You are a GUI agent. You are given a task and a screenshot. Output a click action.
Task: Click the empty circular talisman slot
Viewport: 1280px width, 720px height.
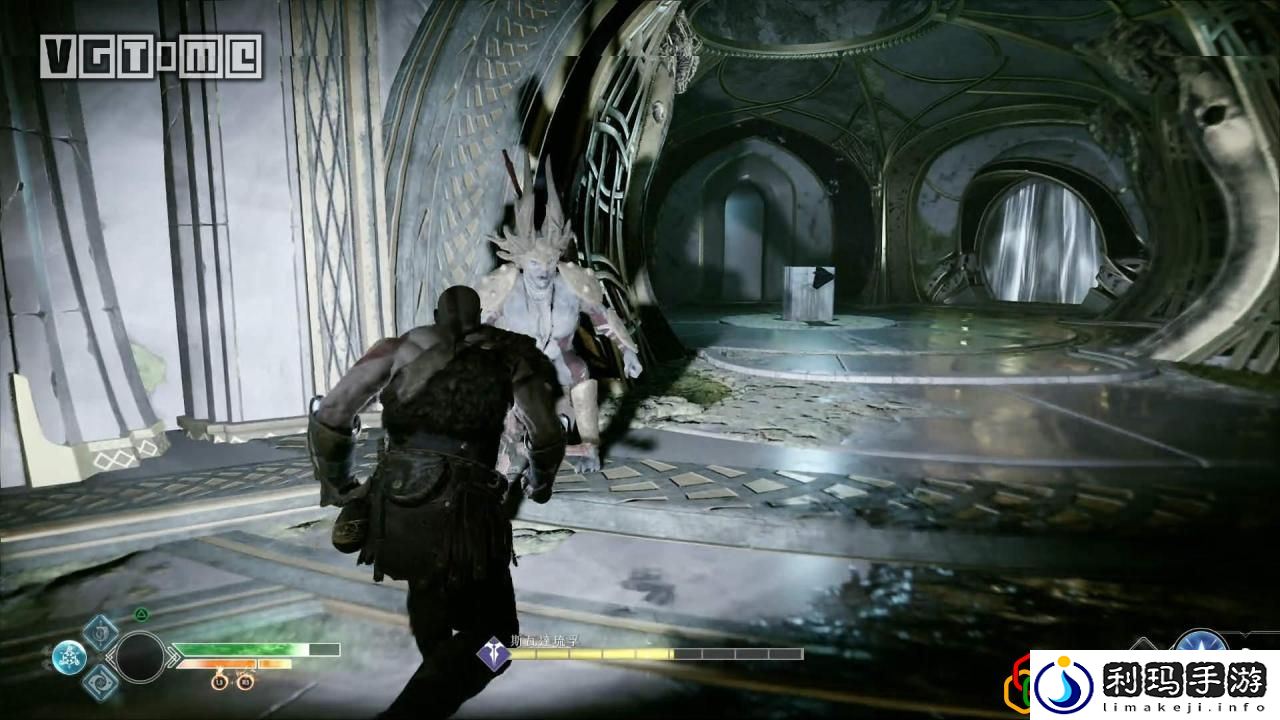coord(140,657)
